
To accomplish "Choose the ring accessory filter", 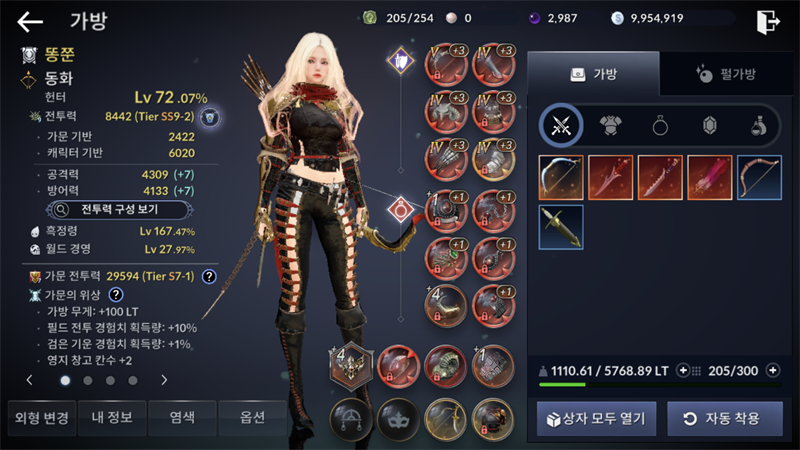I will 660,125.
